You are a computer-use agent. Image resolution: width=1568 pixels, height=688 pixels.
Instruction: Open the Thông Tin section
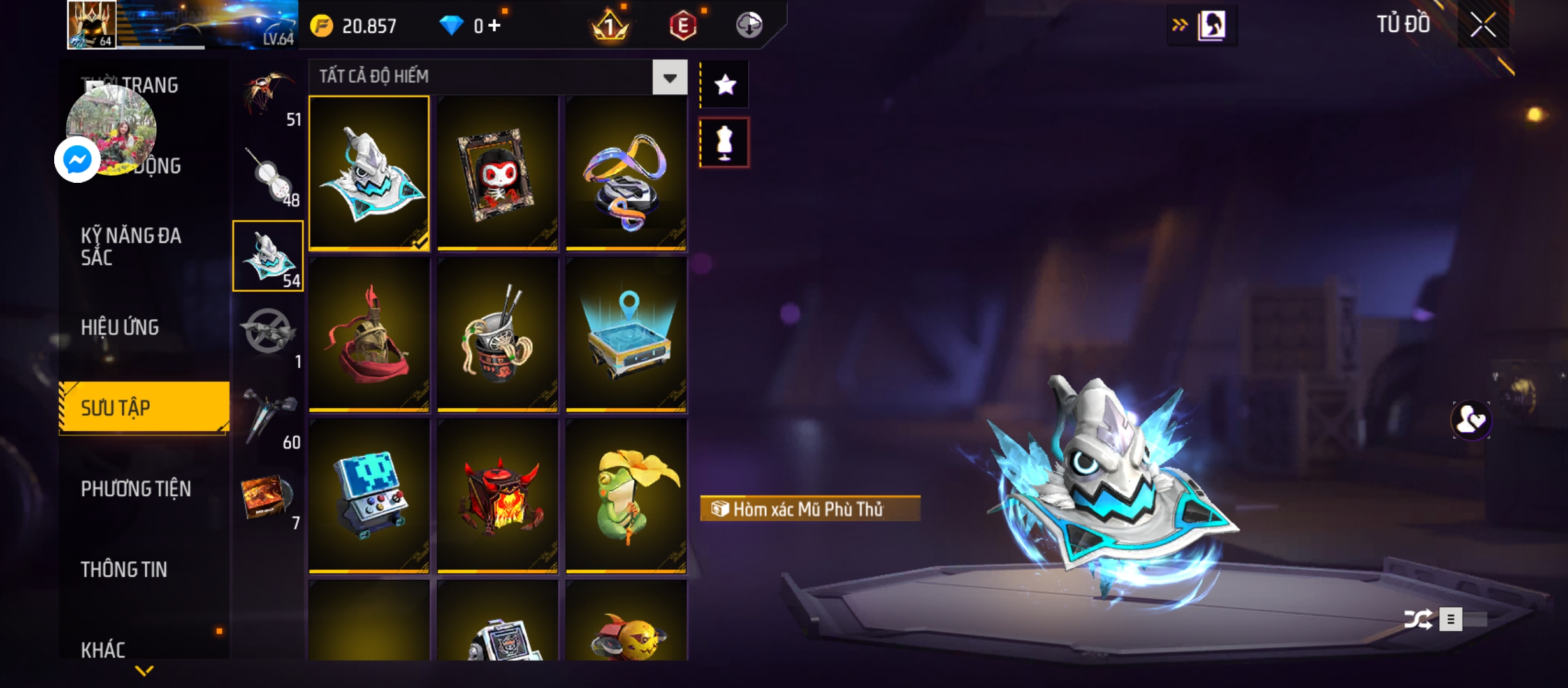coord(124,569)
